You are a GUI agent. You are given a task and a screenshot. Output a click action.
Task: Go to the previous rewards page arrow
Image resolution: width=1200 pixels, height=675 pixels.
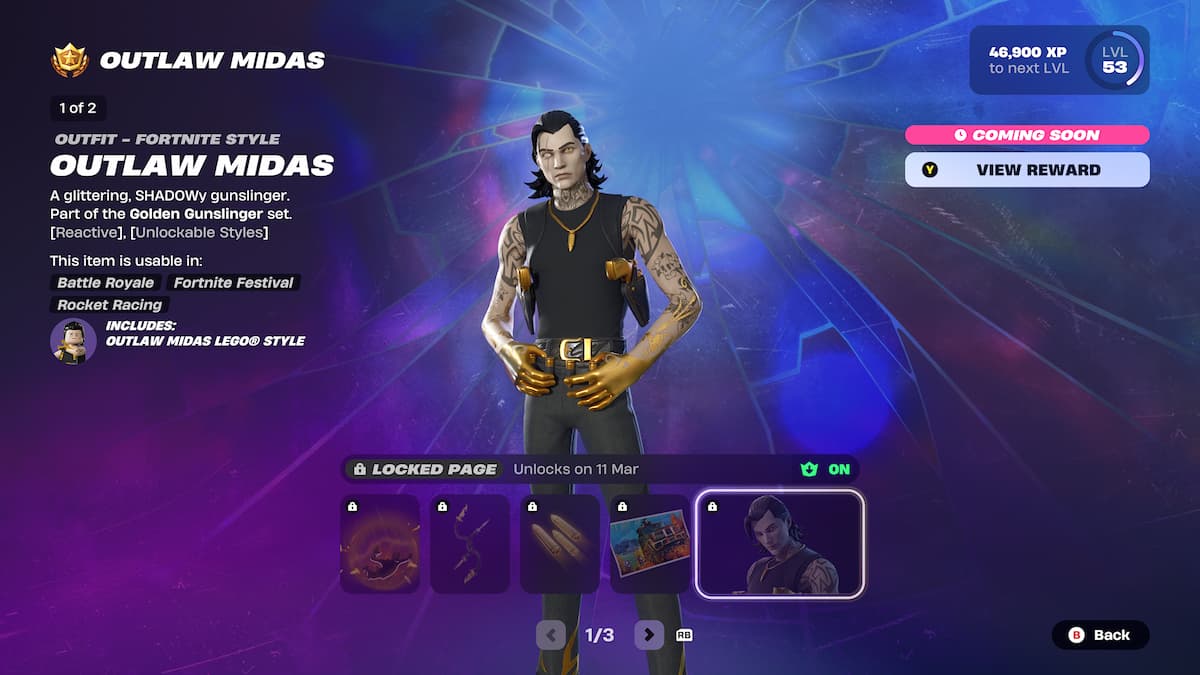551,635
